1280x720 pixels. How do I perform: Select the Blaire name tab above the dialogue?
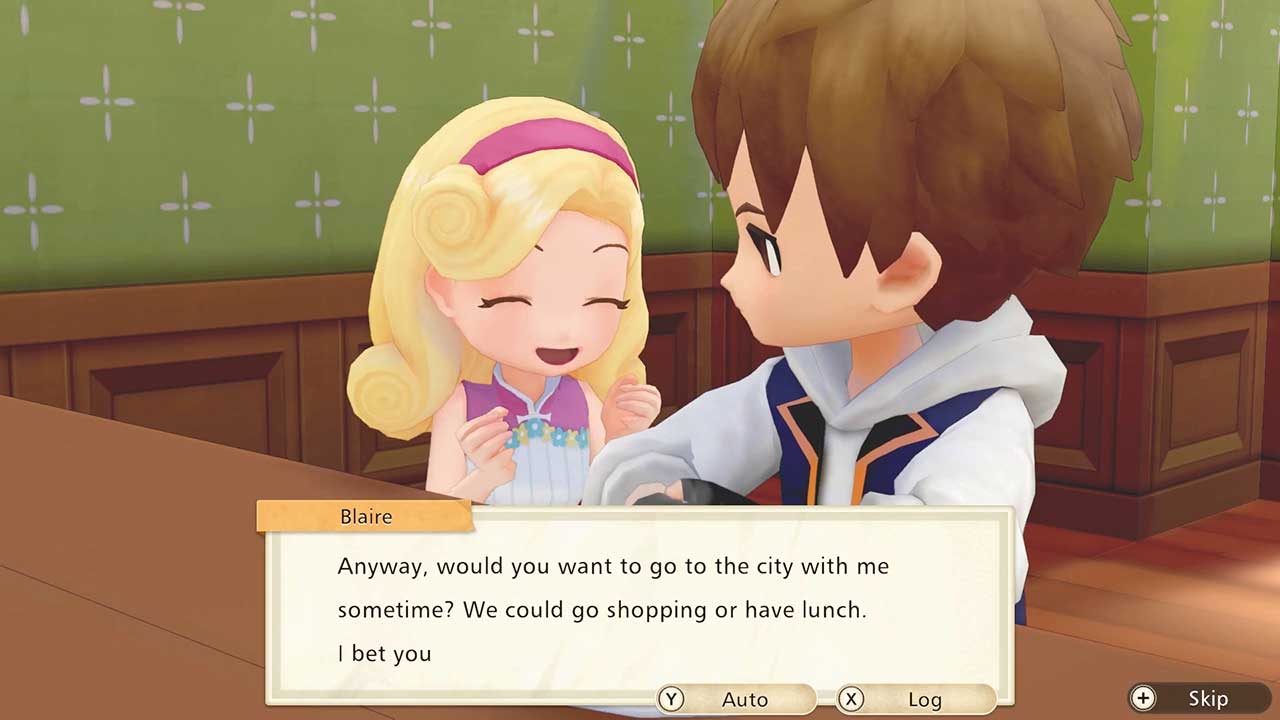coord(365,517)
